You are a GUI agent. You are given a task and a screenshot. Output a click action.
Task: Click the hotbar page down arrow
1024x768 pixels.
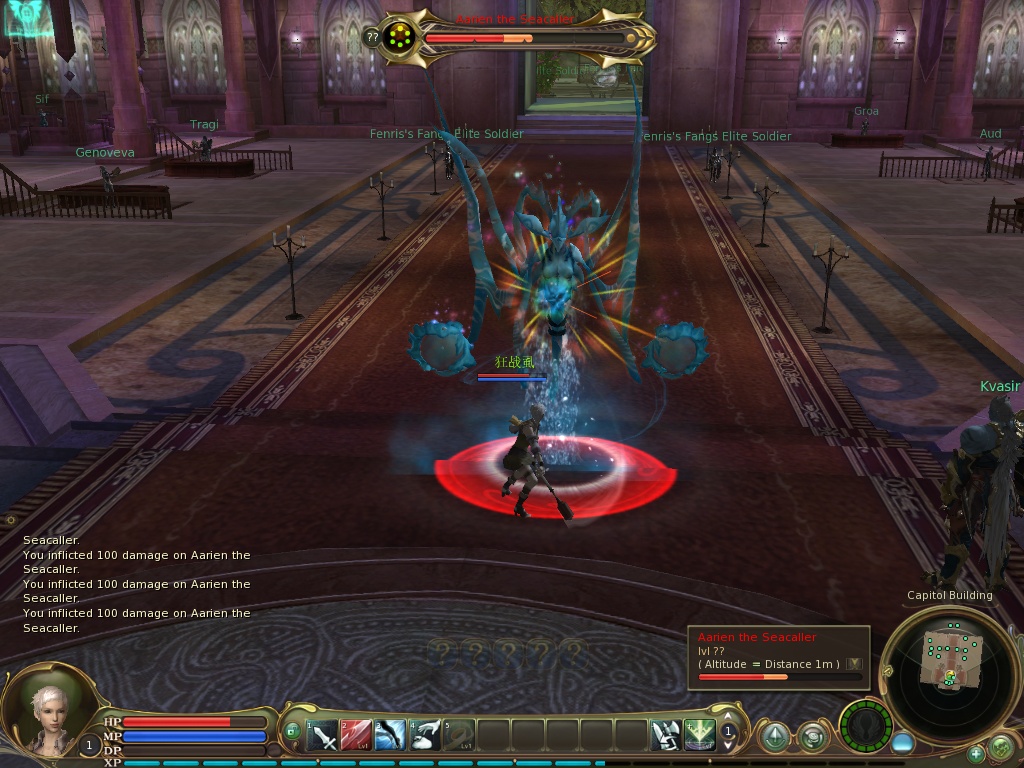728,747
